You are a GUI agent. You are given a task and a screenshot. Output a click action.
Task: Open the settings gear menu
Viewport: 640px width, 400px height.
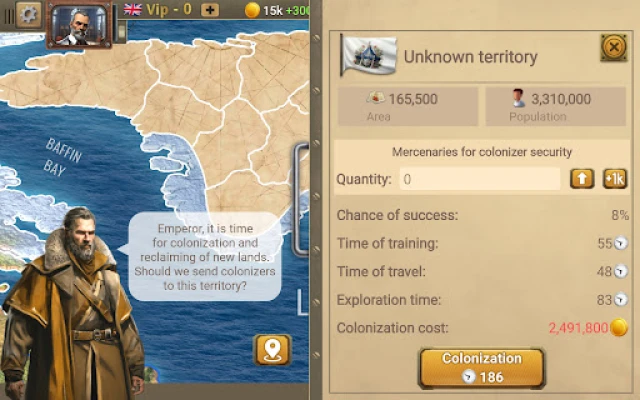click(28, 13)
